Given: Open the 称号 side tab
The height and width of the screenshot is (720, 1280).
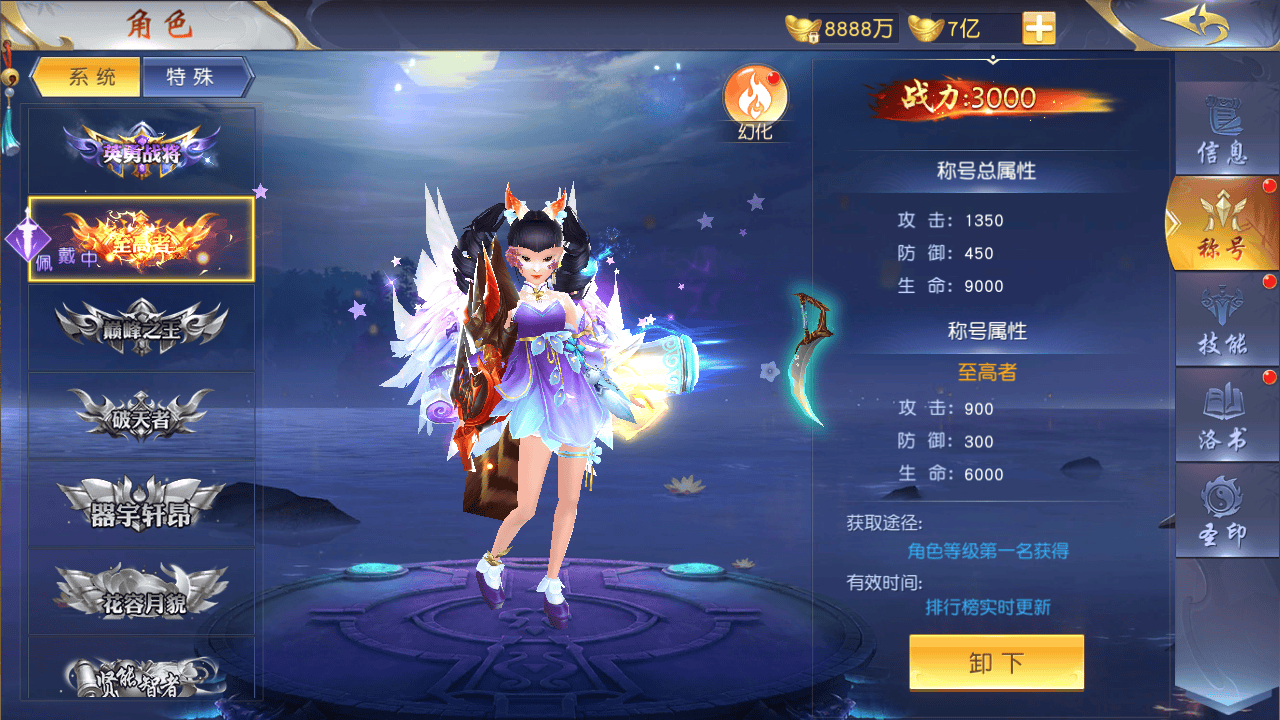Looking at the screenshot, I should click(x=1223, y=224).
